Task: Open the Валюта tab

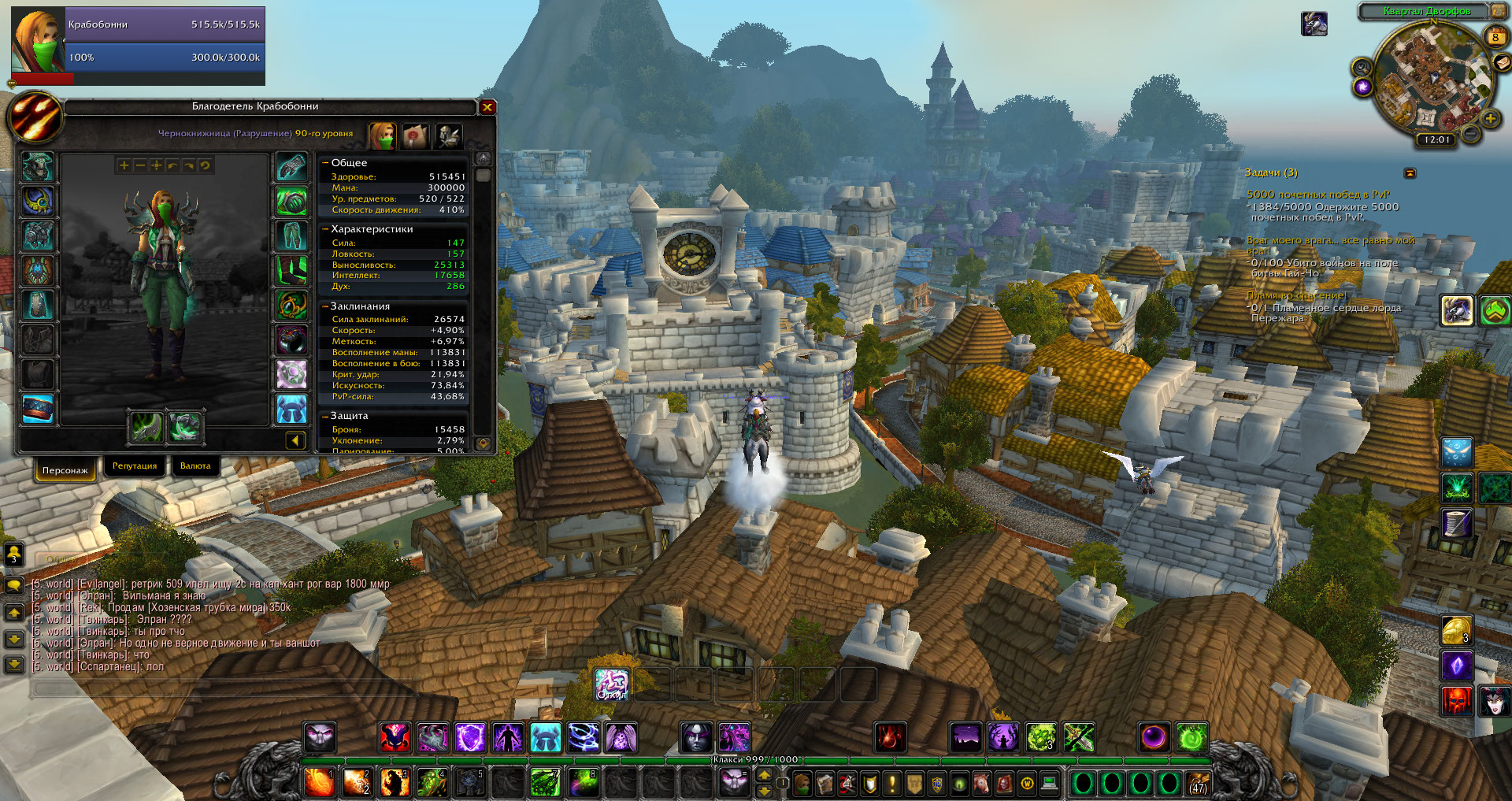Action: point(195,466)
